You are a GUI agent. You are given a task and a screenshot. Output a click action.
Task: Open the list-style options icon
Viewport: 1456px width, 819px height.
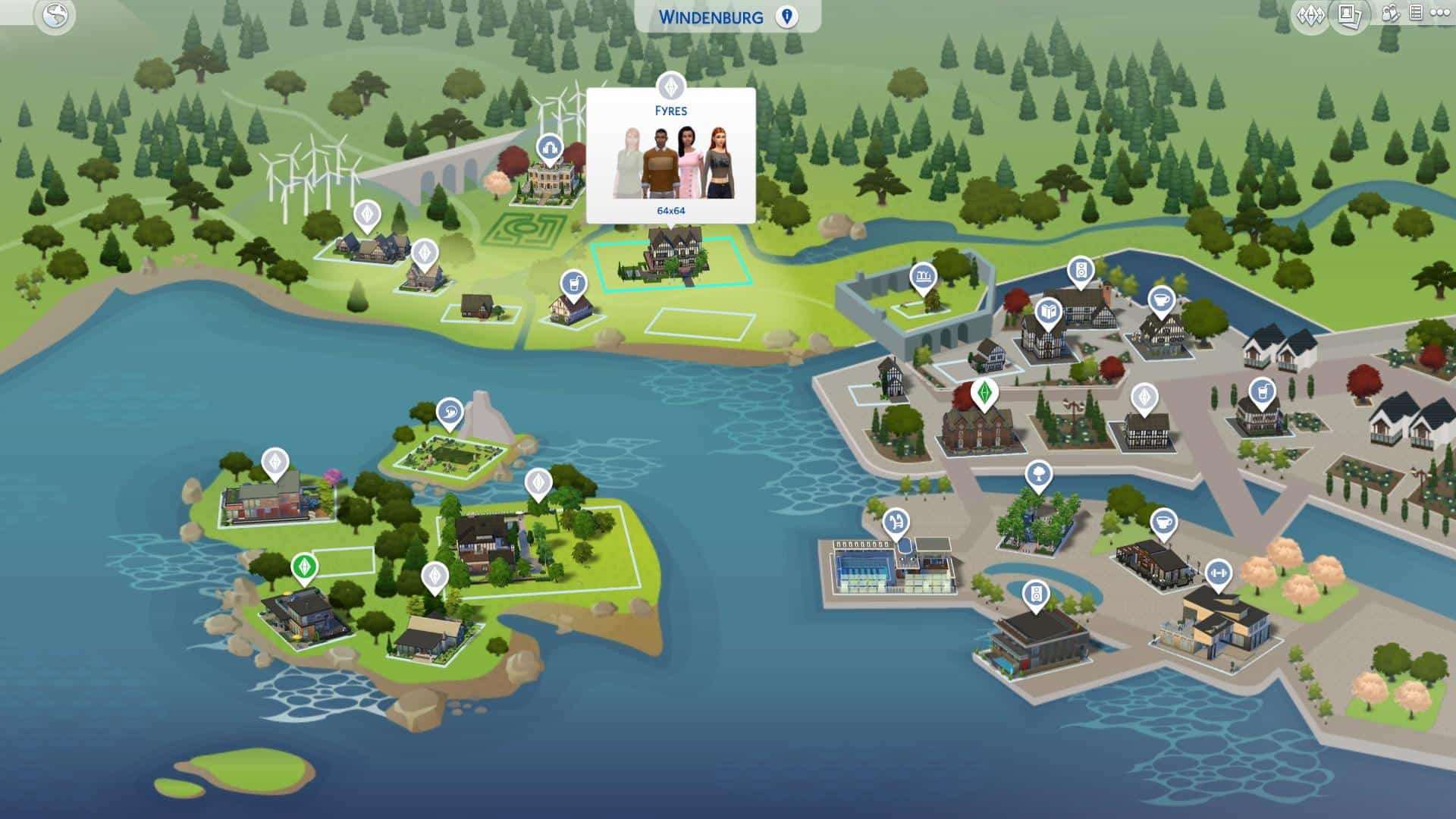click(x=1415, y=13)
